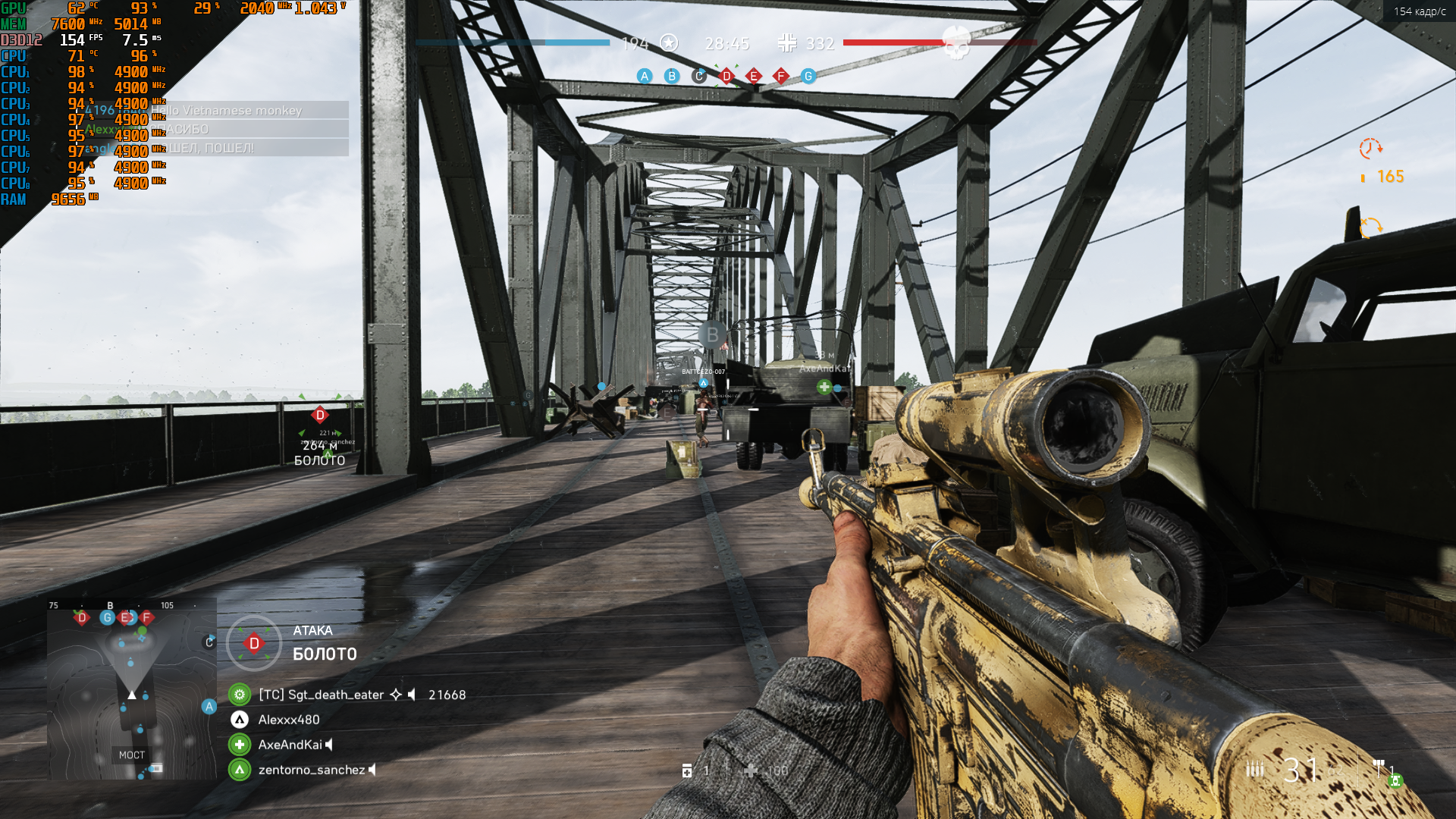The height and width of the screenshot is (819, 1456).
Task: Select squadmate Alexxx480 in squad list
Action: 288,720
